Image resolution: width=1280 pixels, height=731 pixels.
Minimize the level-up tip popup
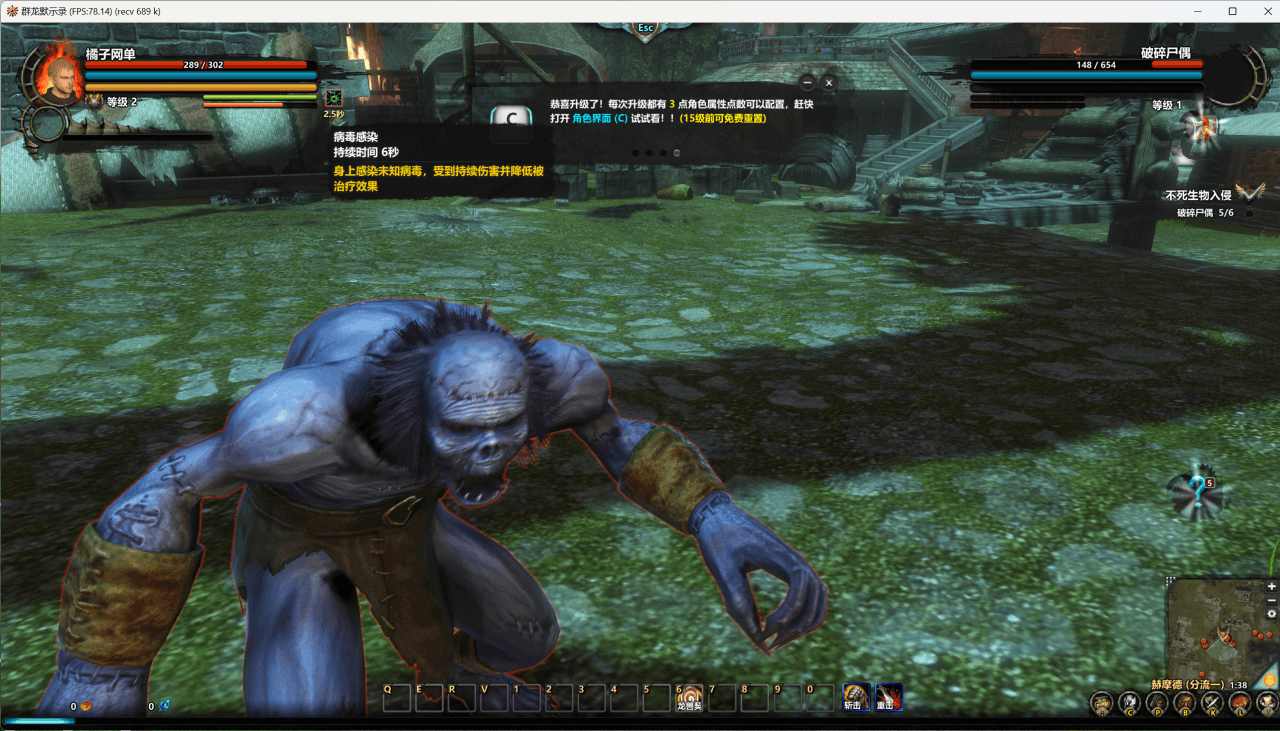point(805,82)
